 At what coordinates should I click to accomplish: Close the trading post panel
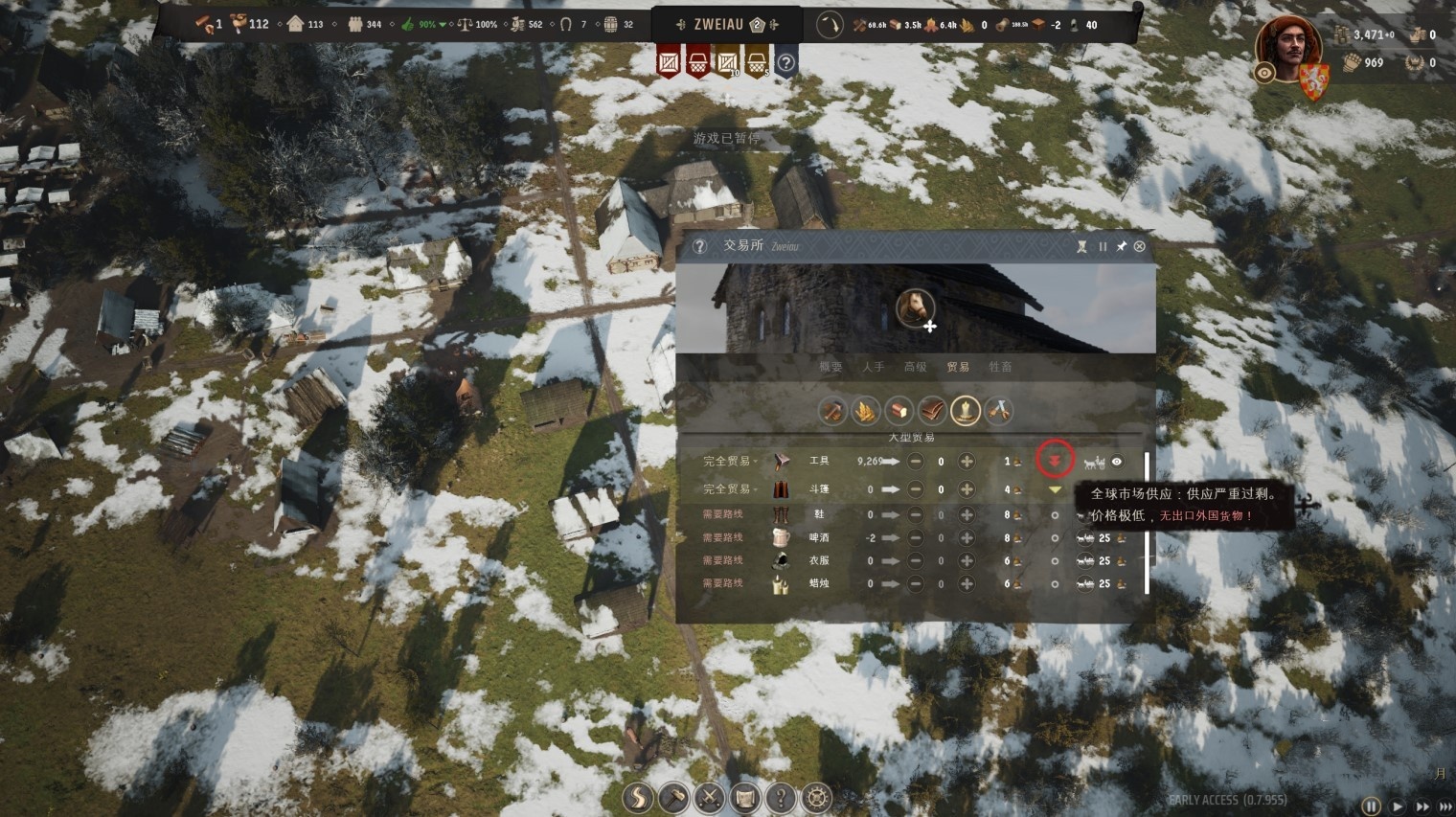point(1139,246)
